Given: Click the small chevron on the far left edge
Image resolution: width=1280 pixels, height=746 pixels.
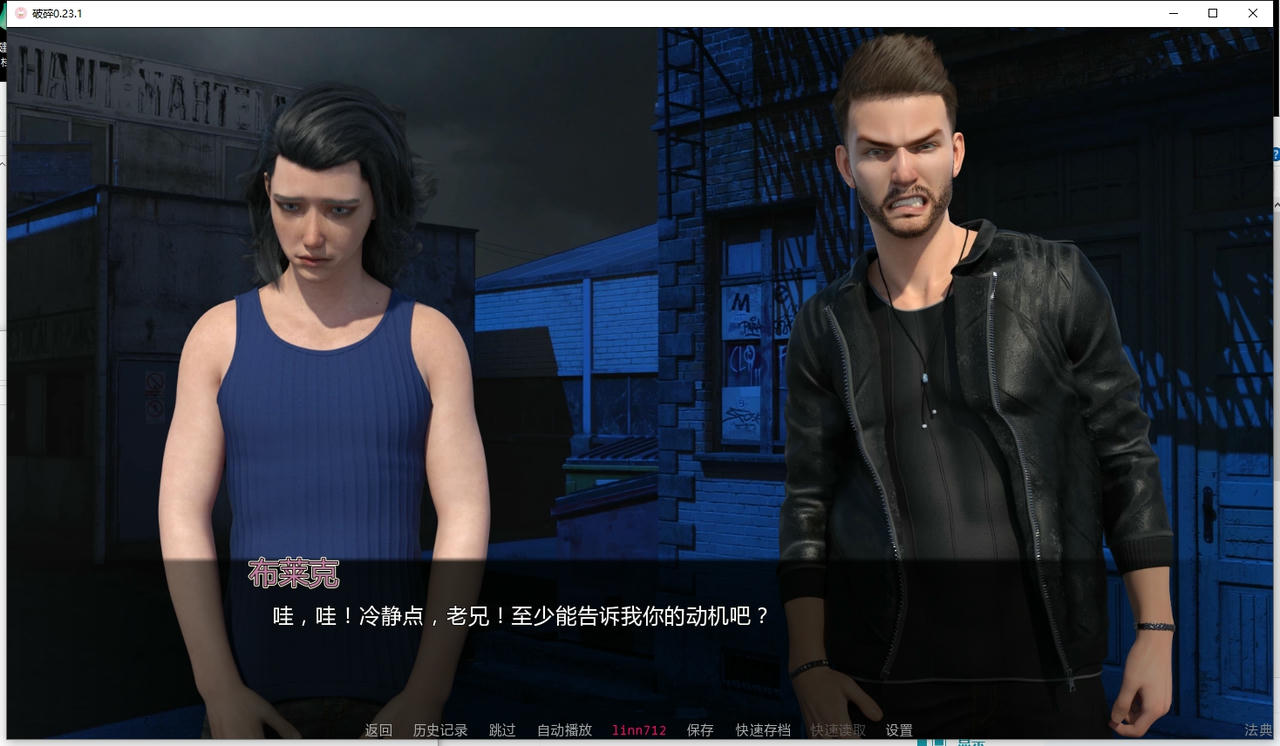Looking at the screenshot, I should tap(3, 164).
